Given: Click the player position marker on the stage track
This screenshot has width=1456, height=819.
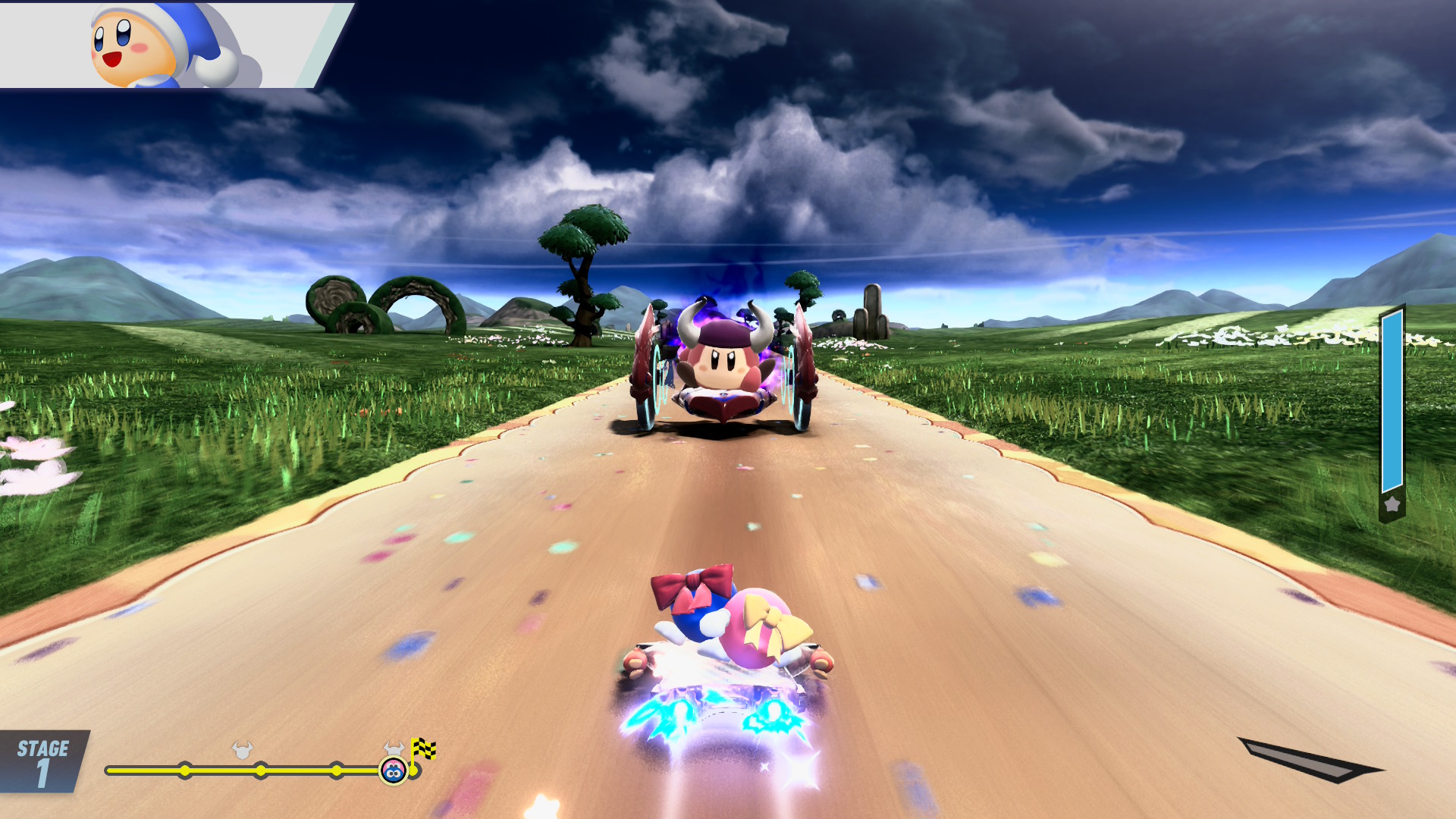Looking at the screenshot, I should (393, 771).
